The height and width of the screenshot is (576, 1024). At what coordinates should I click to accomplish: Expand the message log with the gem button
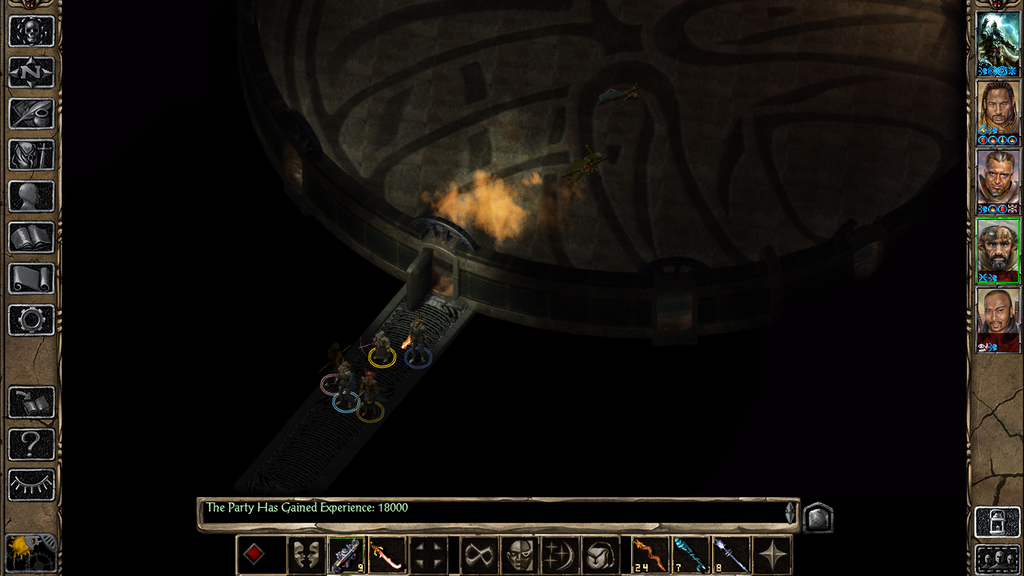817,517
